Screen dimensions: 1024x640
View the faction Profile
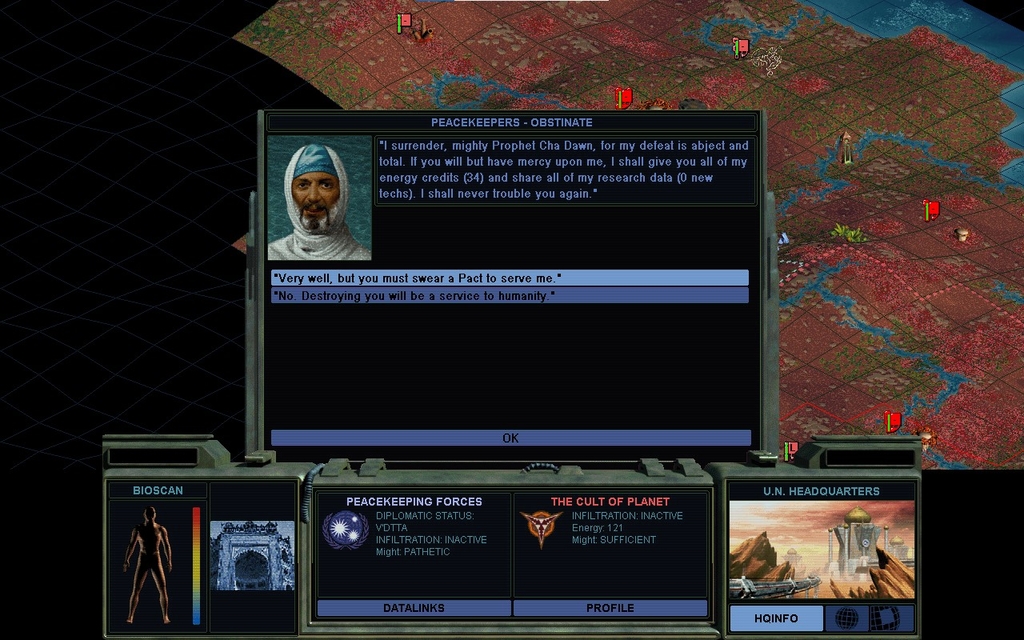tap(610, 608)
